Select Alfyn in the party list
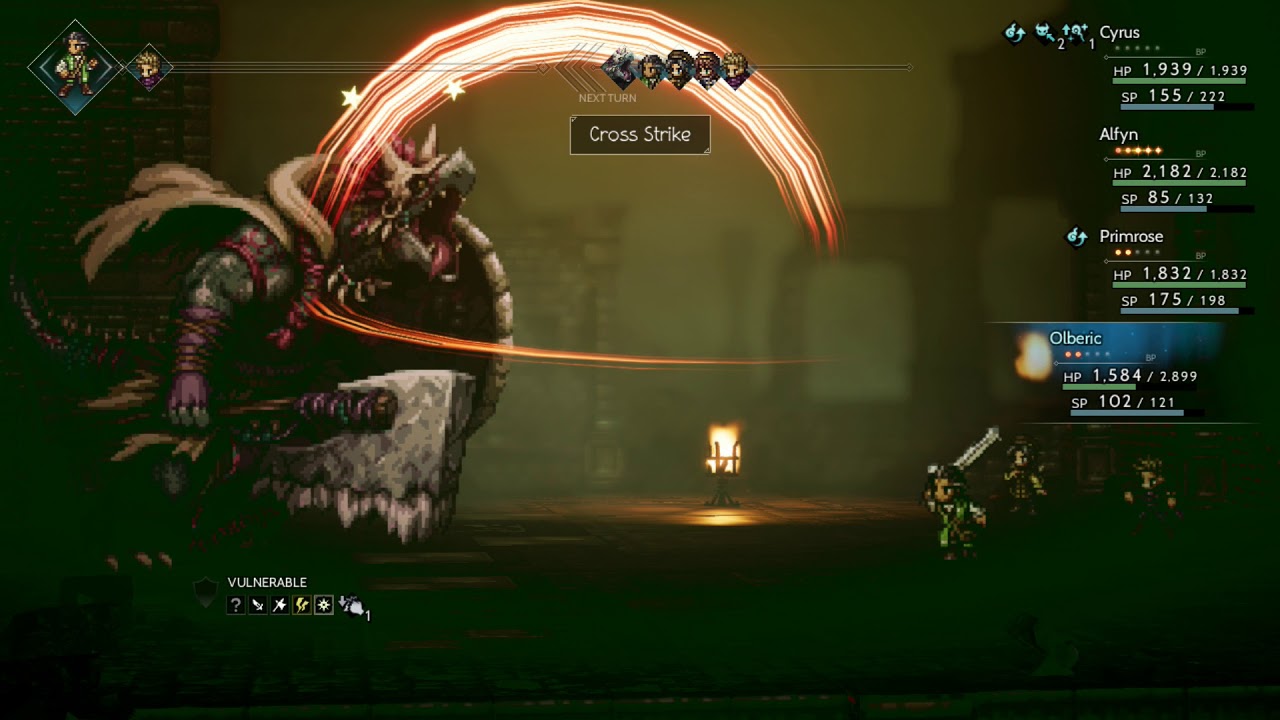 (x=1118, y=135)
